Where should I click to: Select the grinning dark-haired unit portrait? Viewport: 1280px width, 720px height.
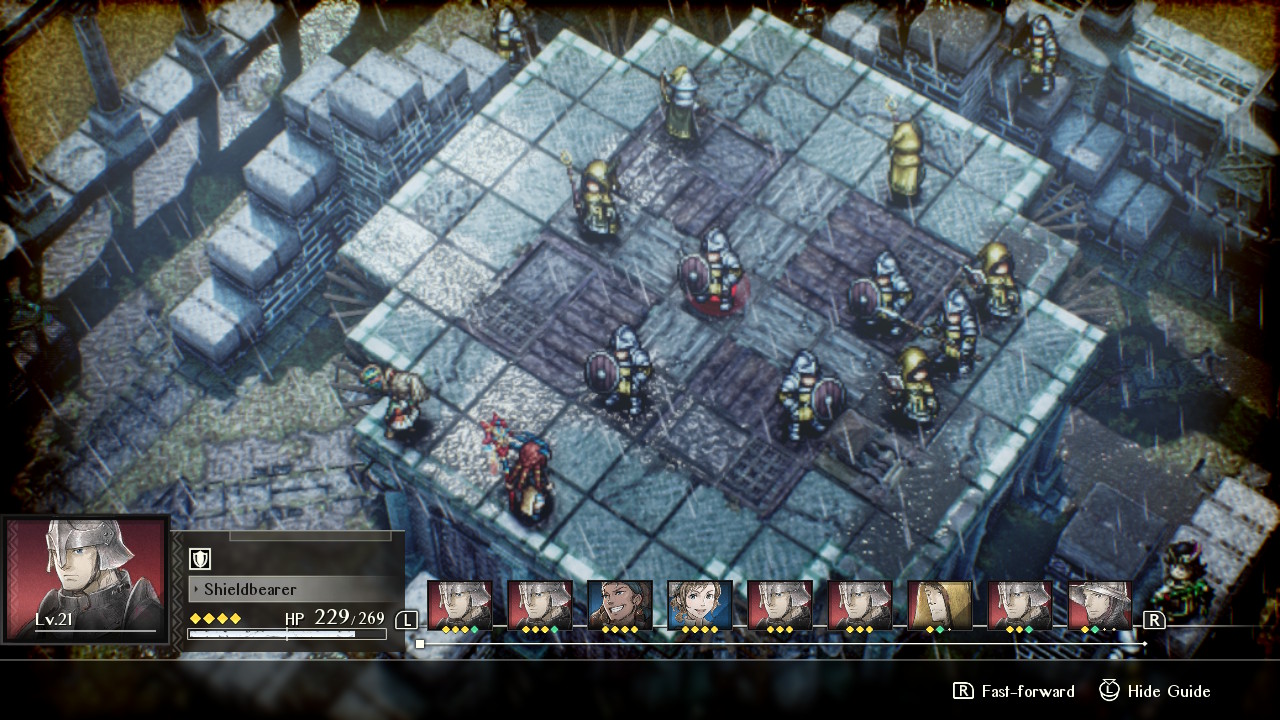tap(619, 600)
